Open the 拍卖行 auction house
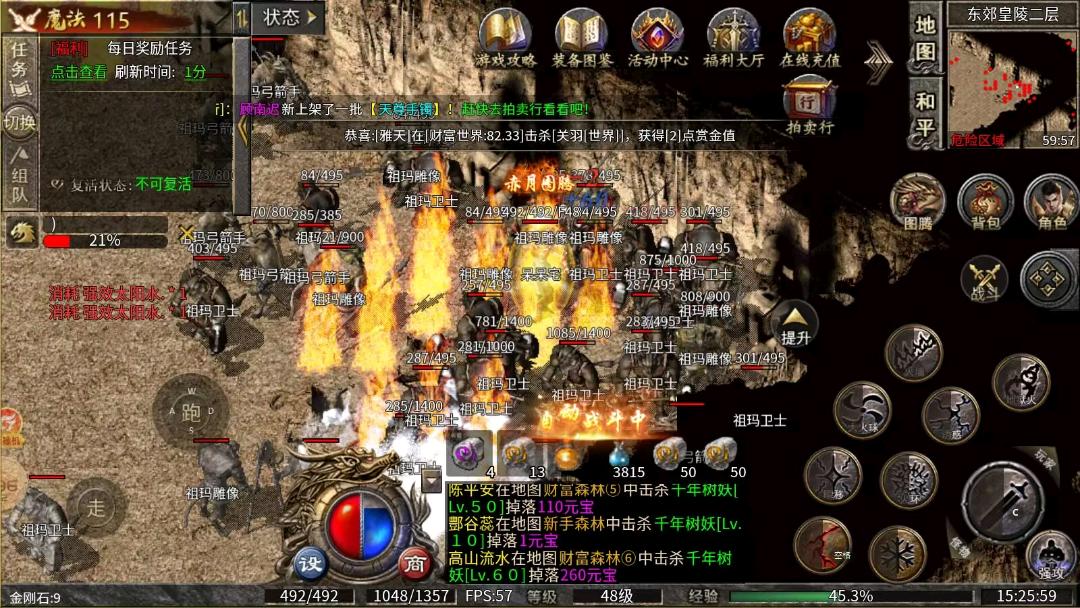 coord(809,105)
